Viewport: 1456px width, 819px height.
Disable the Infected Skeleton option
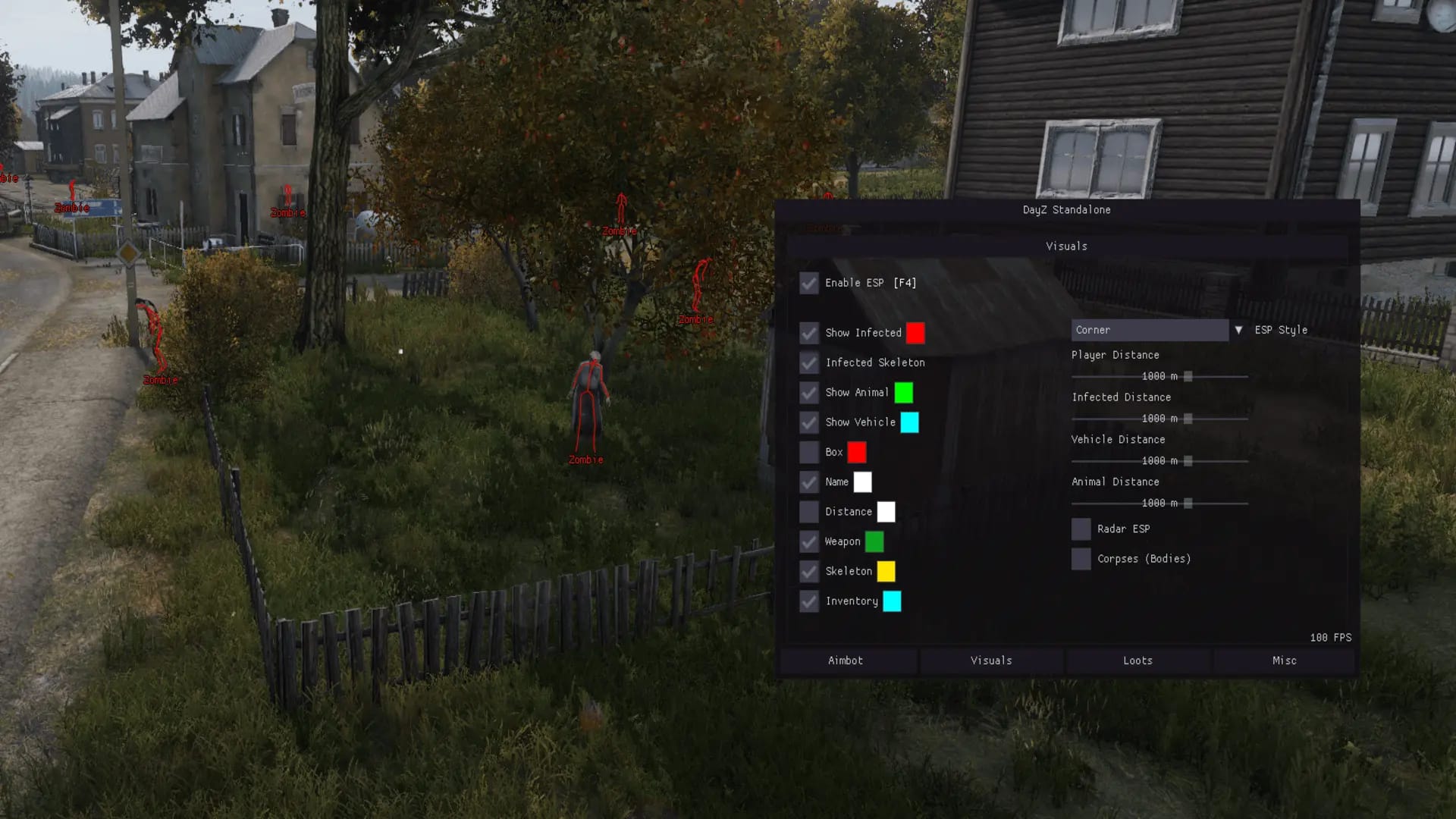[x=808, y=362]
